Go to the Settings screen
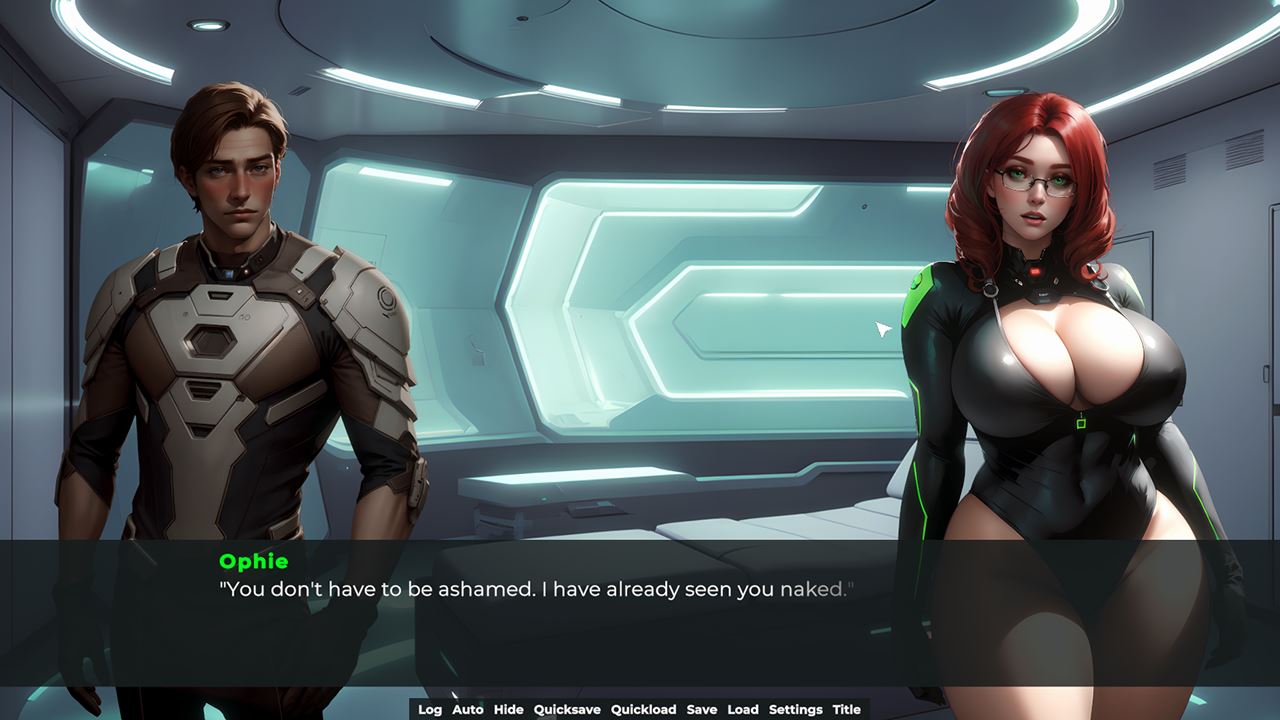The width and height of the screenshot is (1280, 720). (795, 709)
